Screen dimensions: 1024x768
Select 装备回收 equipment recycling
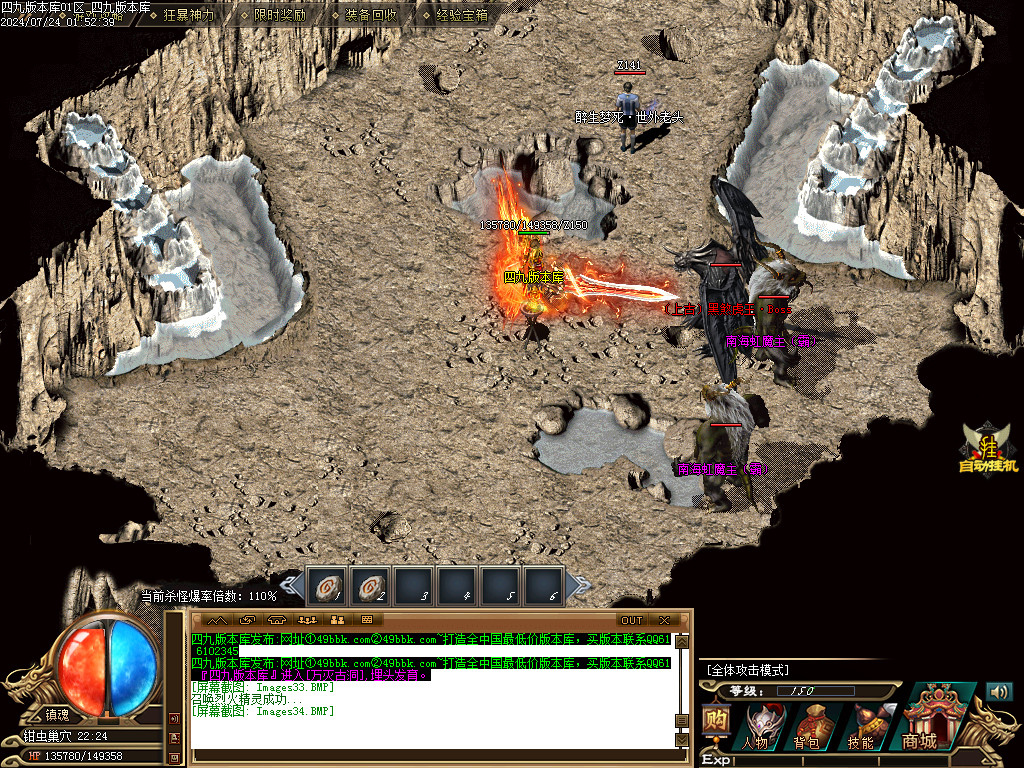[371, 15]
